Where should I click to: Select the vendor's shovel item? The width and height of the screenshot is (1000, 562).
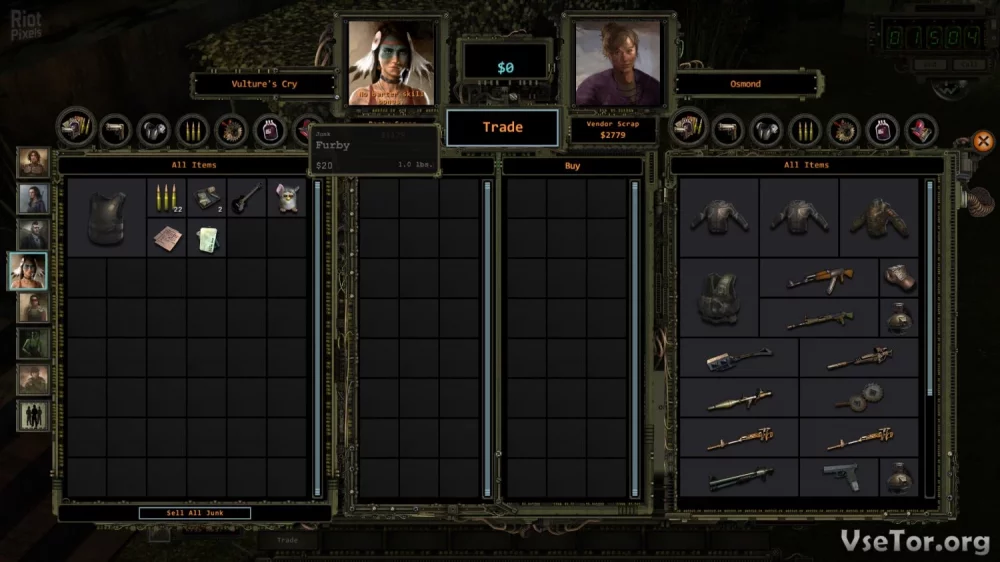[739, 358]
